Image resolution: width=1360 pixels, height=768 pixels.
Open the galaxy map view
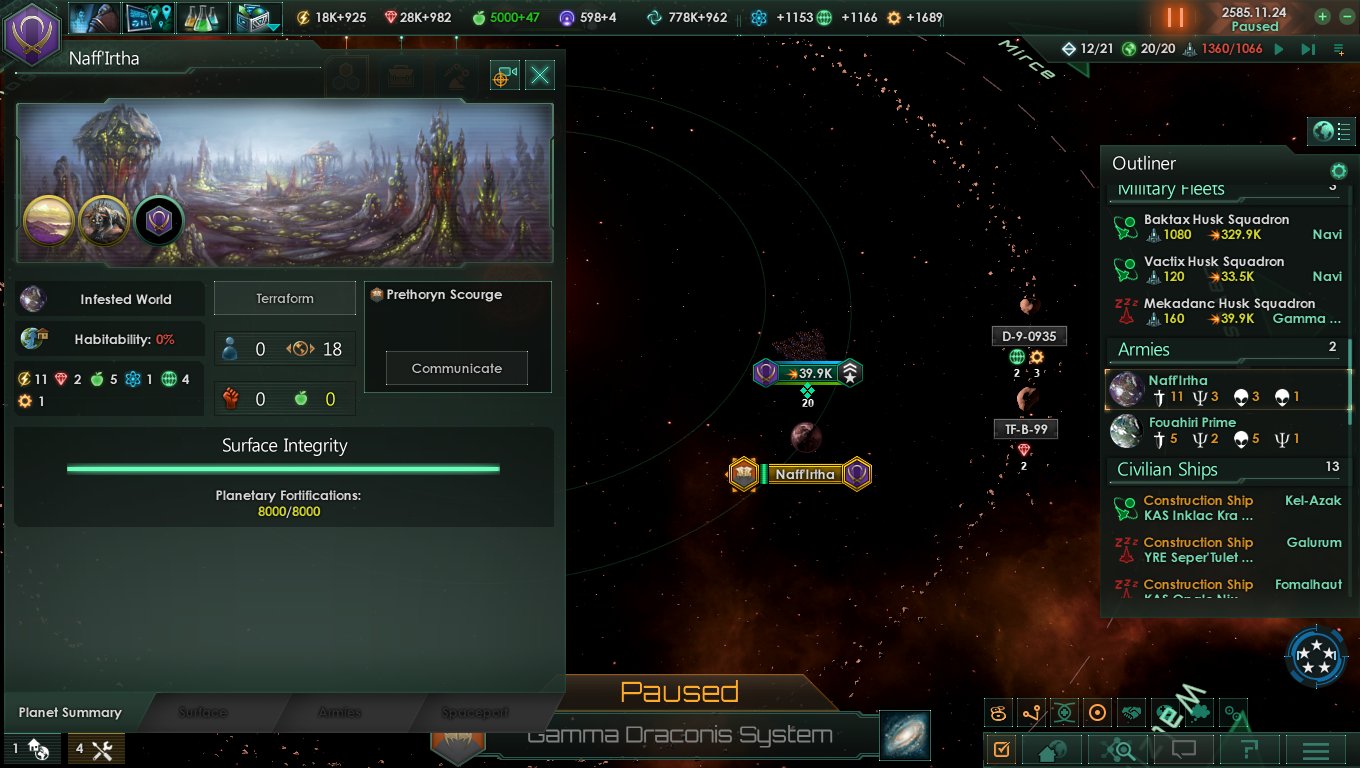coord(905,735)
